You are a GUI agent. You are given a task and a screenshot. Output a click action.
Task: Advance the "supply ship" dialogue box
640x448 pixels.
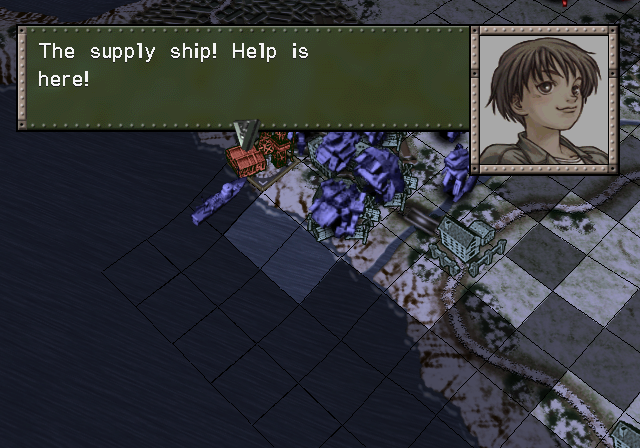pos(243,77)
